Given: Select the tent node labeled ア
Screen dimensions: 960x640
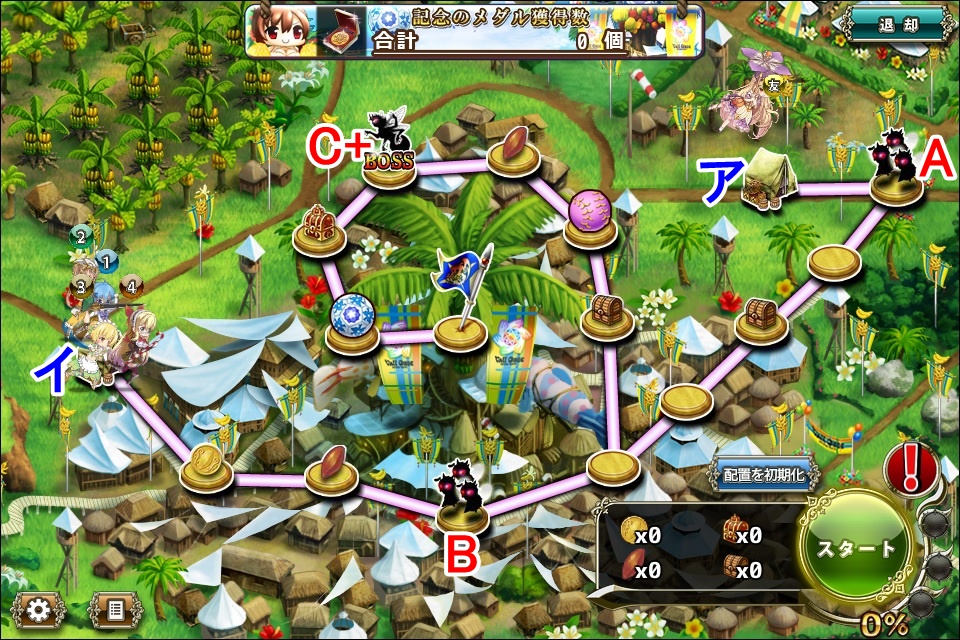Looking at the screenshot, I should (x=769, y=183).
